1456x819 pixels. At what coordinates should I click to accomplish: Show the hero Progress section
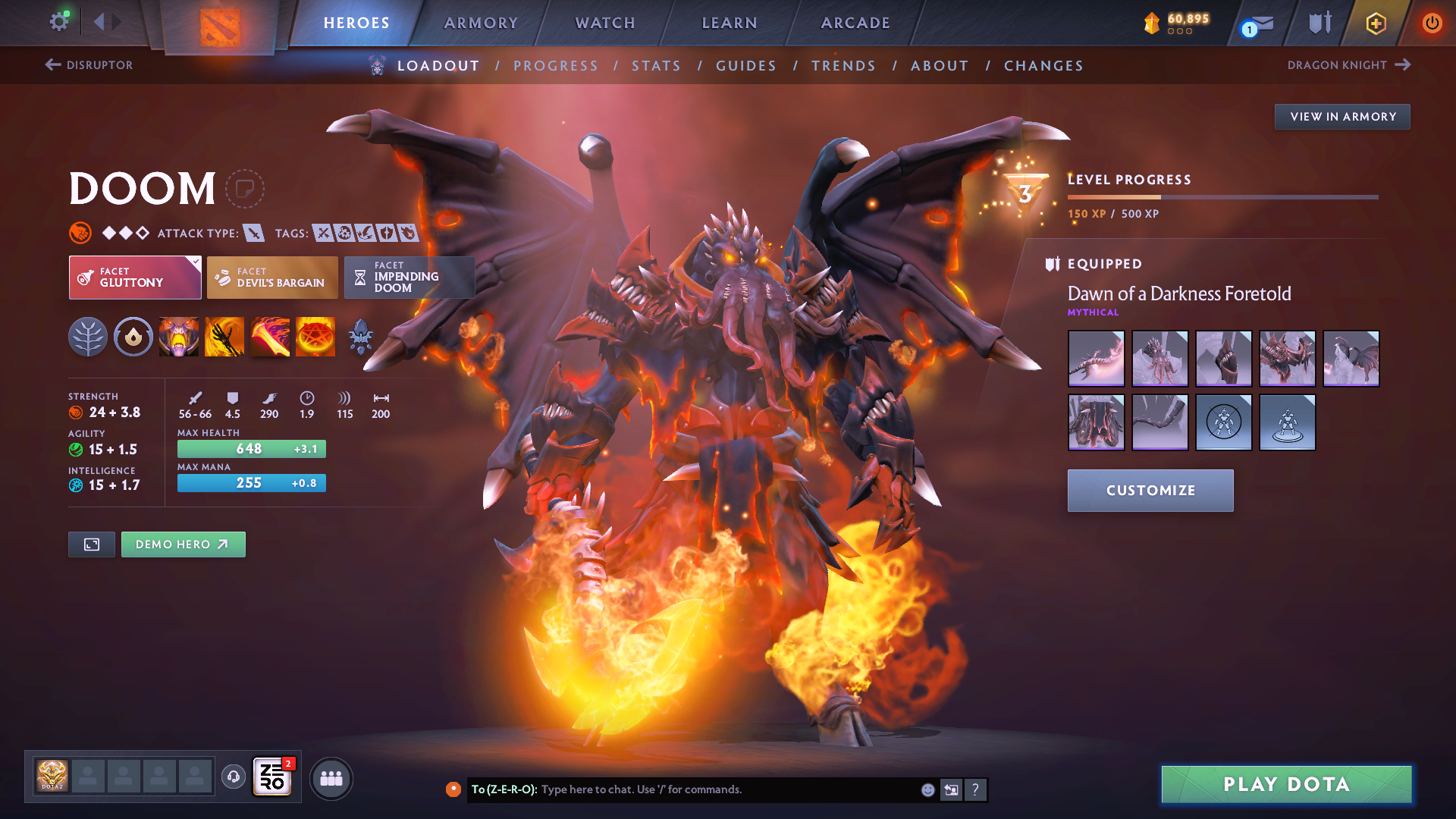pyautogui.click(x=556, y=66)
